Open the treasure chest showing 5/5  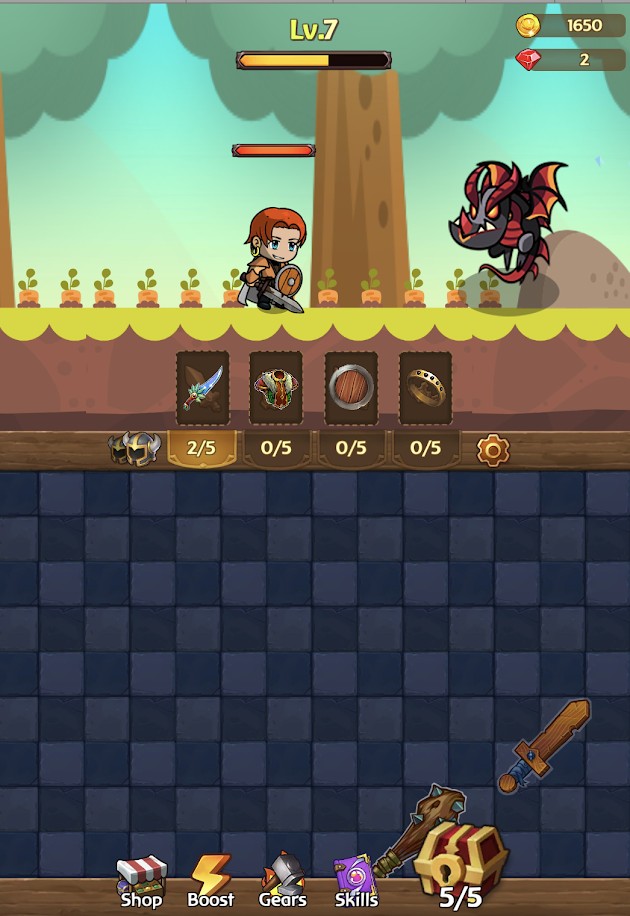[x=461, y=862]
